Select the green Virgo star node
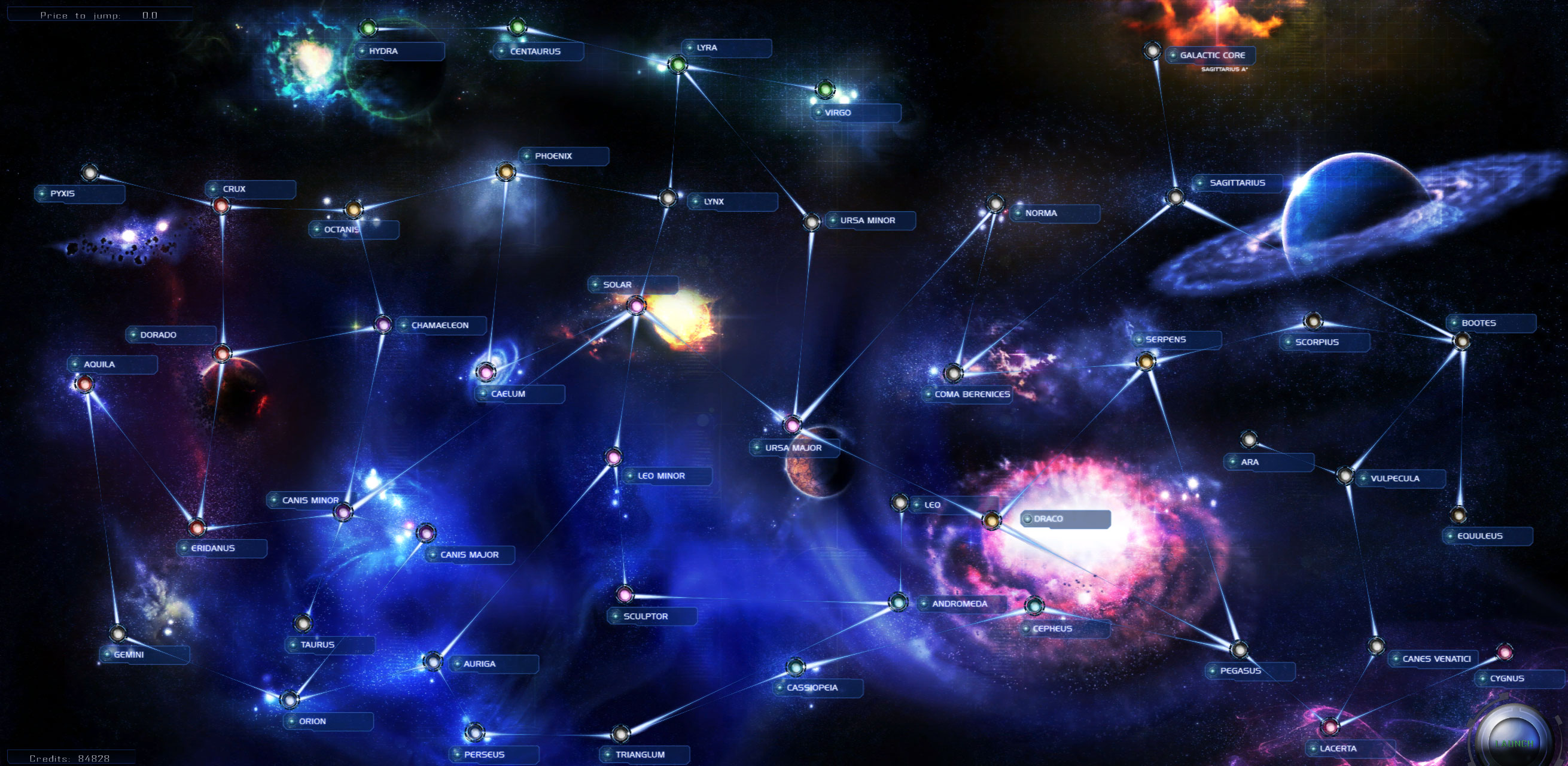The height and width of the screenshot is (766, 1568). tap(826, 91)
